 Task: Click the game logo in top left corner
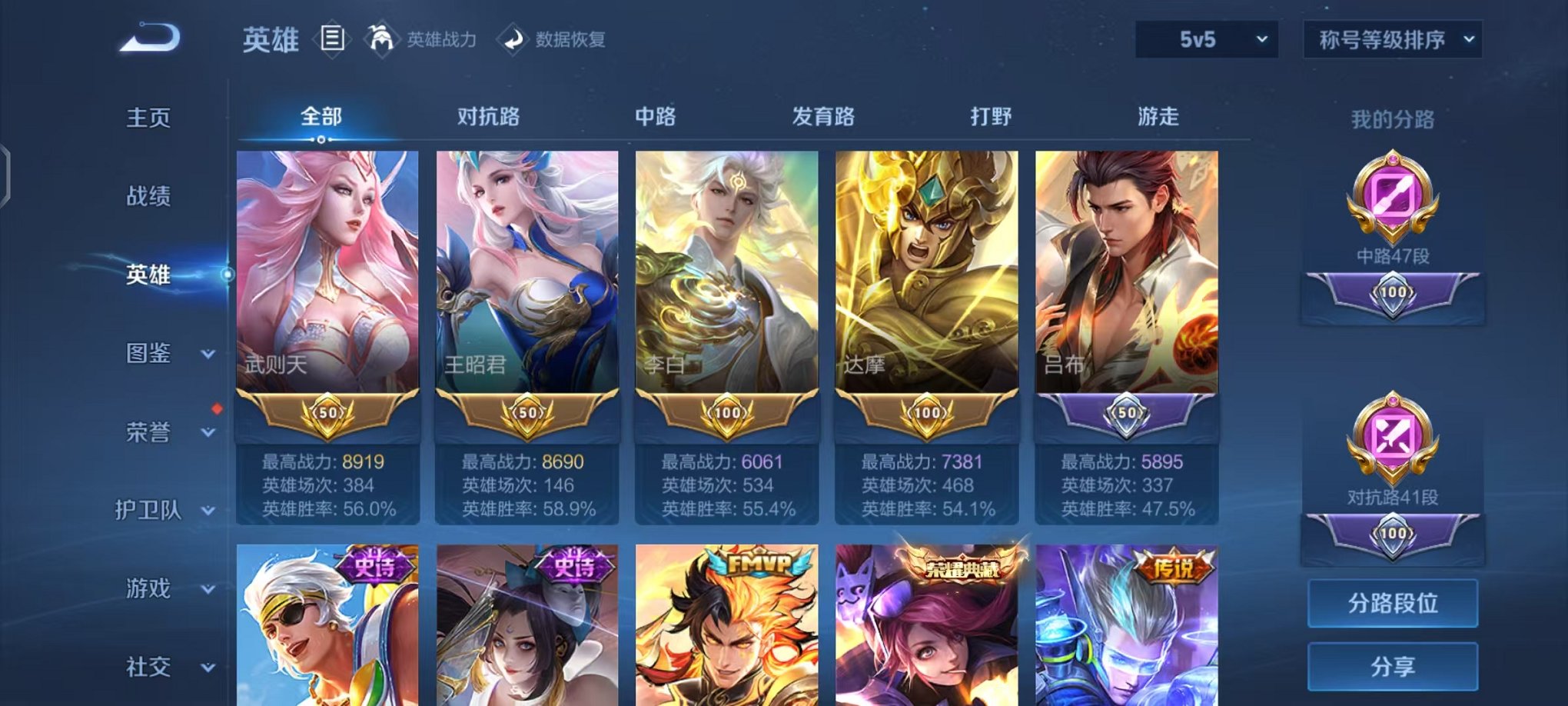(x=150, y=36)
